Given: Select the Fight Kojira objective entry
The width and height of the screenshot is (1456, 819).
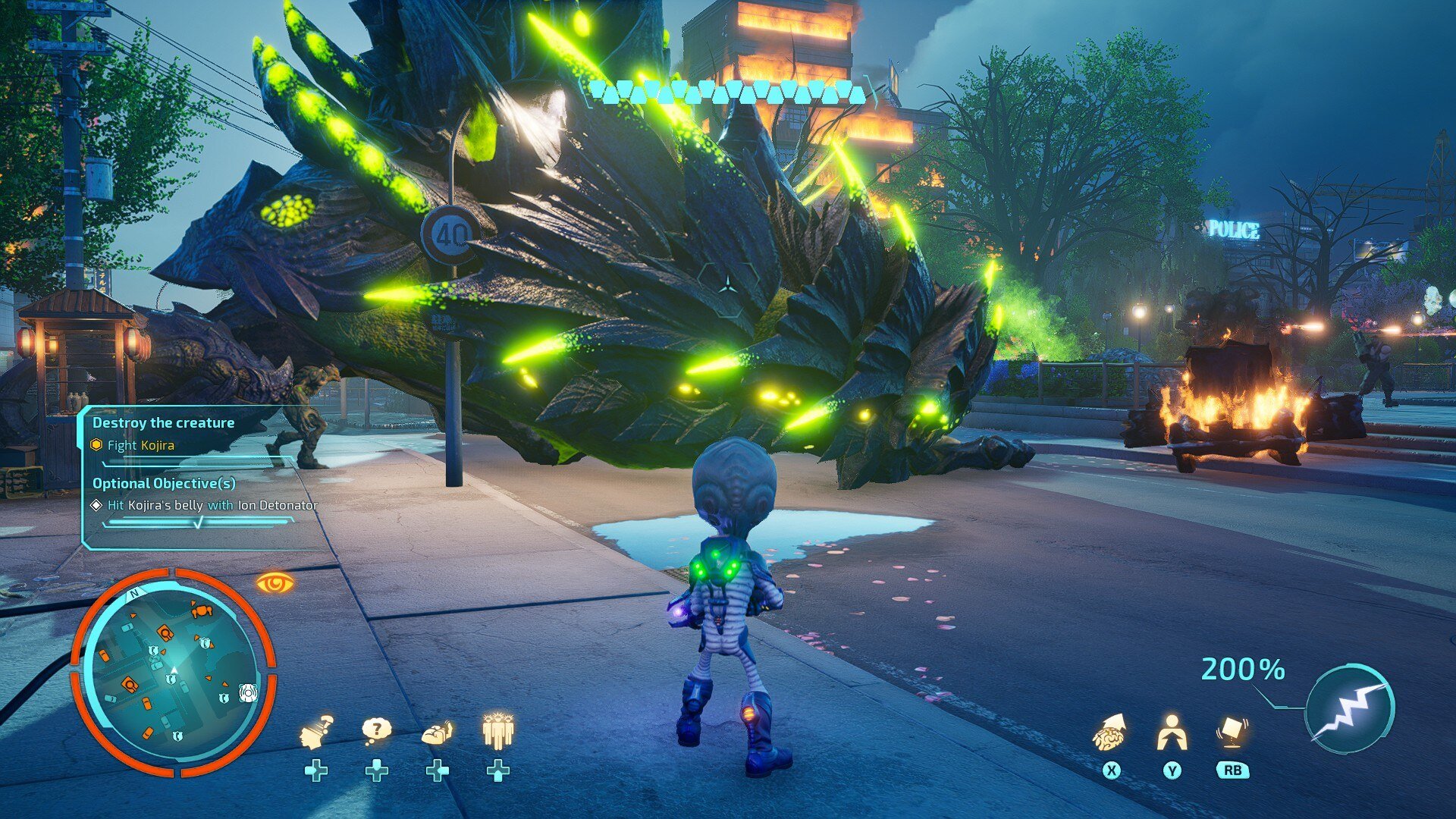Looking at the screenshot, I should pyautogui.click(x=141, y=445).
